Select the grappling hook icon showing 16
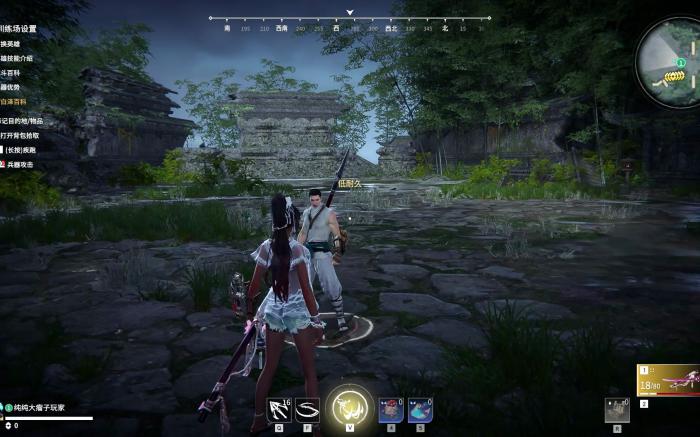The width and height of the screenshot is (700, 437). click(x=279, y=410)
